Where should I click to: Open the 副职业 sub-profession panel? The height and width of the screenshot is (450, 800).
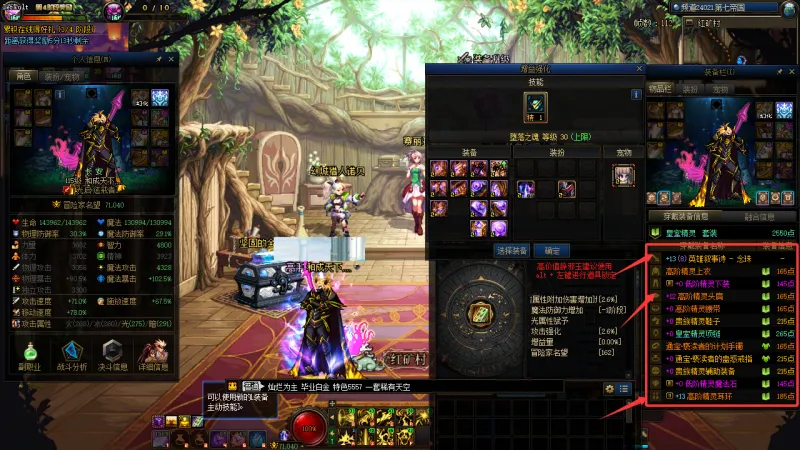coord(31,356)
